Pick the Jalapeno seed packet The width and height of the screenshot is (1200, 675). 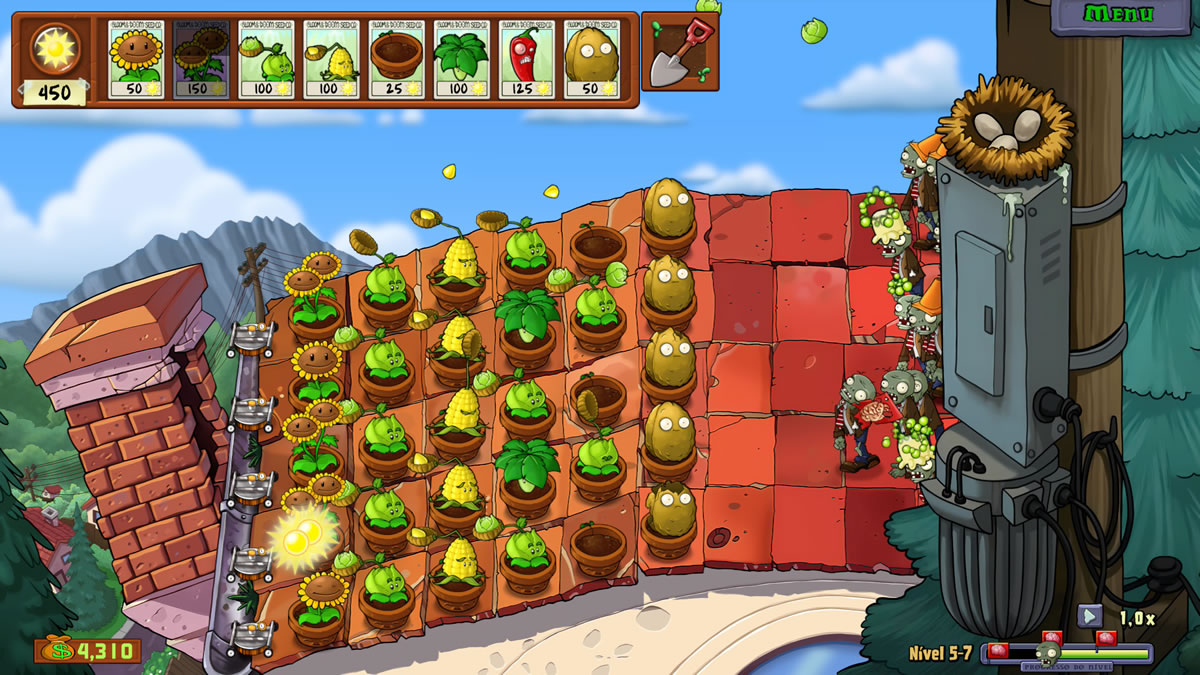coord(526,59)
